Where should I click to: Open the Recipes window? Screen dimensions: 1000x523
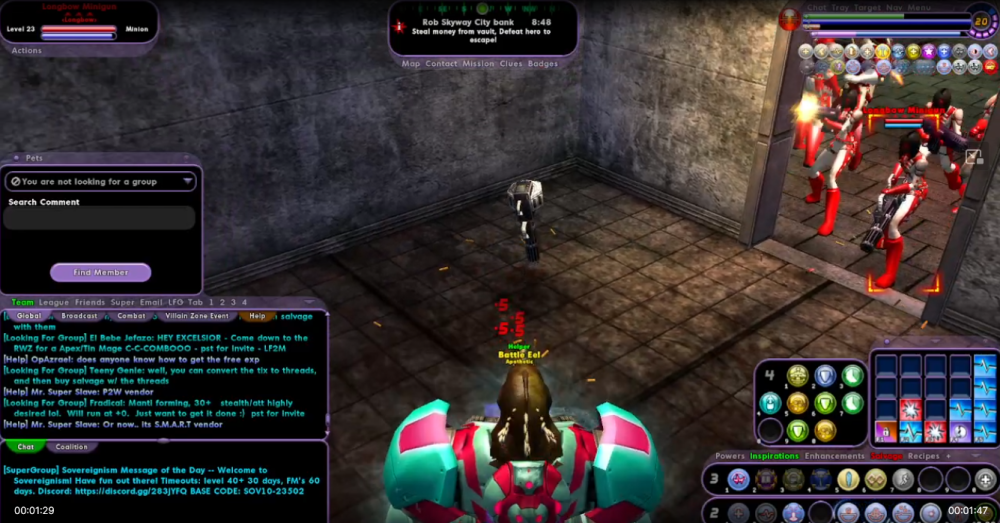click(x=923, y=456)
